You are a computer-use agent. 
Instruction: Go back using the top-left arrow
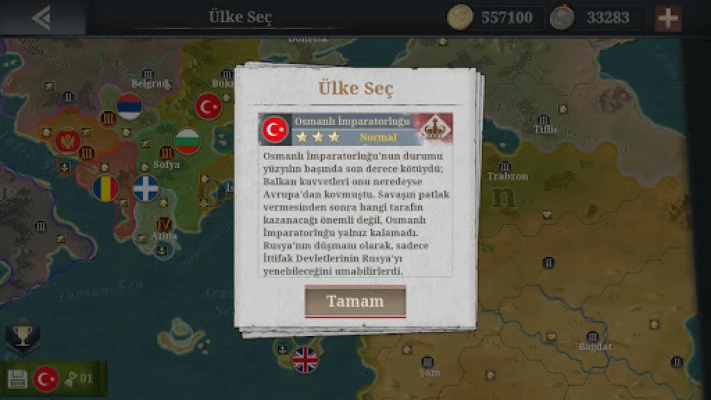[41, 17]
